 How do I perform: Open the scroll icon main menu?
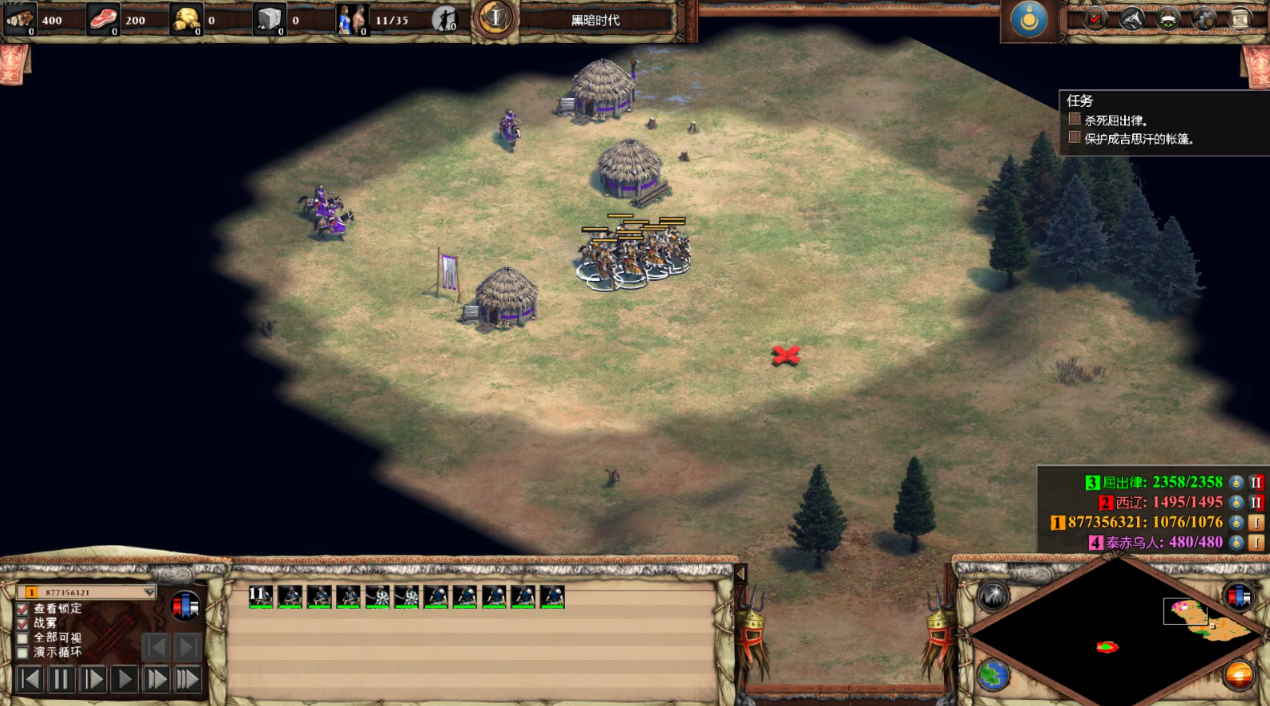click(x=1240, y=18)
